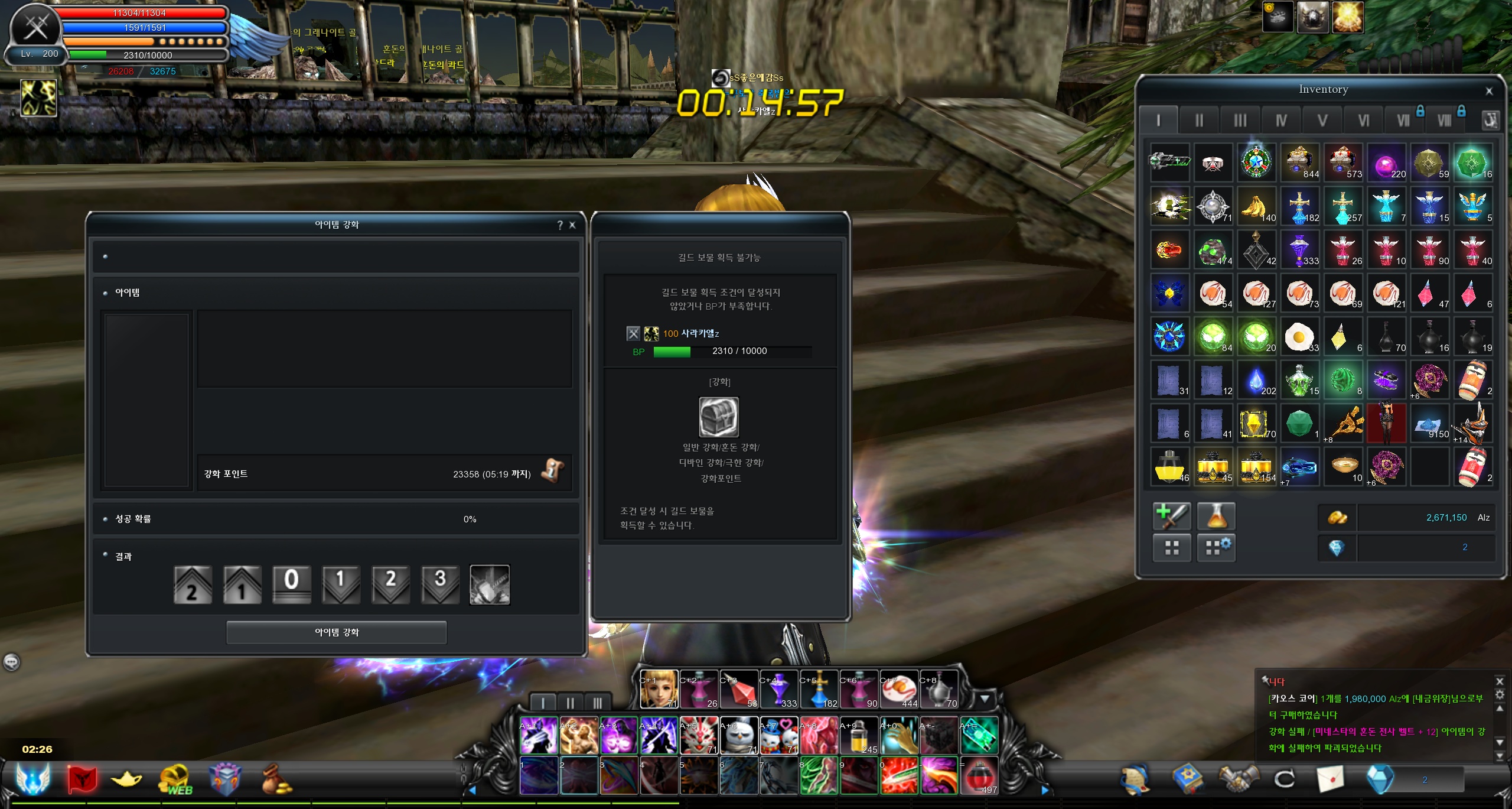Image resolution: width=1512 pixels, height=809 pixels.
Task: Click the 아이템 강화 confirm button
Action: (x=336, y=632)
